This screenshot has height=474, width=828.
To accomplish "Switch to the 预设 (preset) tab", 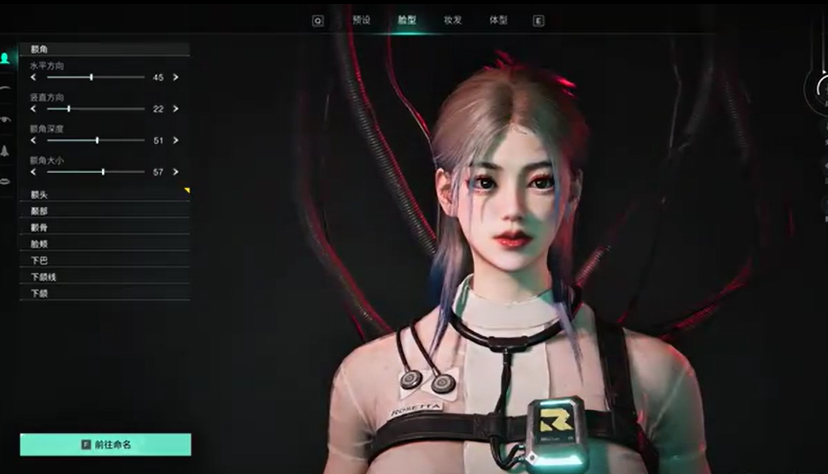I will 361,20.
